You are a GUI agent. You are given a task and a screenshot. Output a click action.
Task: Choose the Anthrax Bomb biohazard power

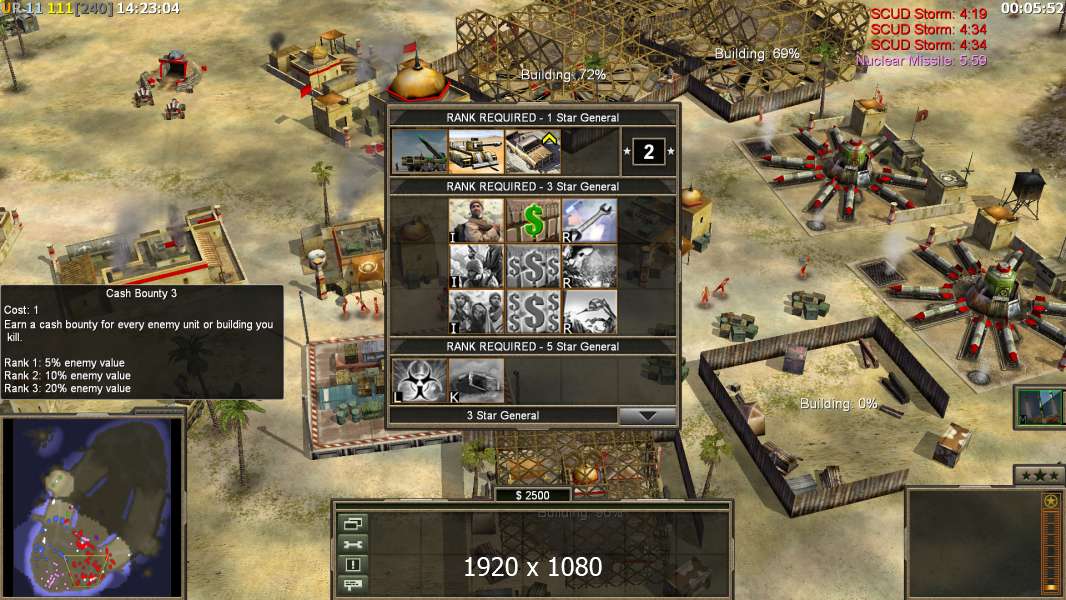(x=419, y=381)
